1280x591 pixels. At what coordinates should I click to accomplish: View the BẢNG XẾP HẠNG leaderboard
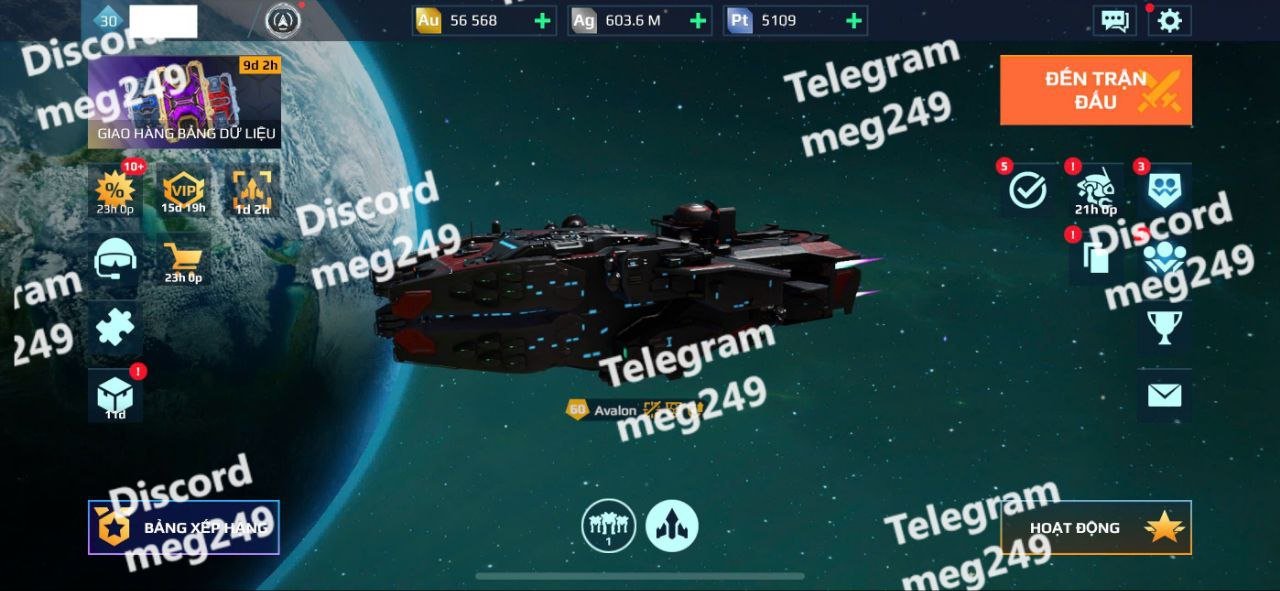coord(184,527)
